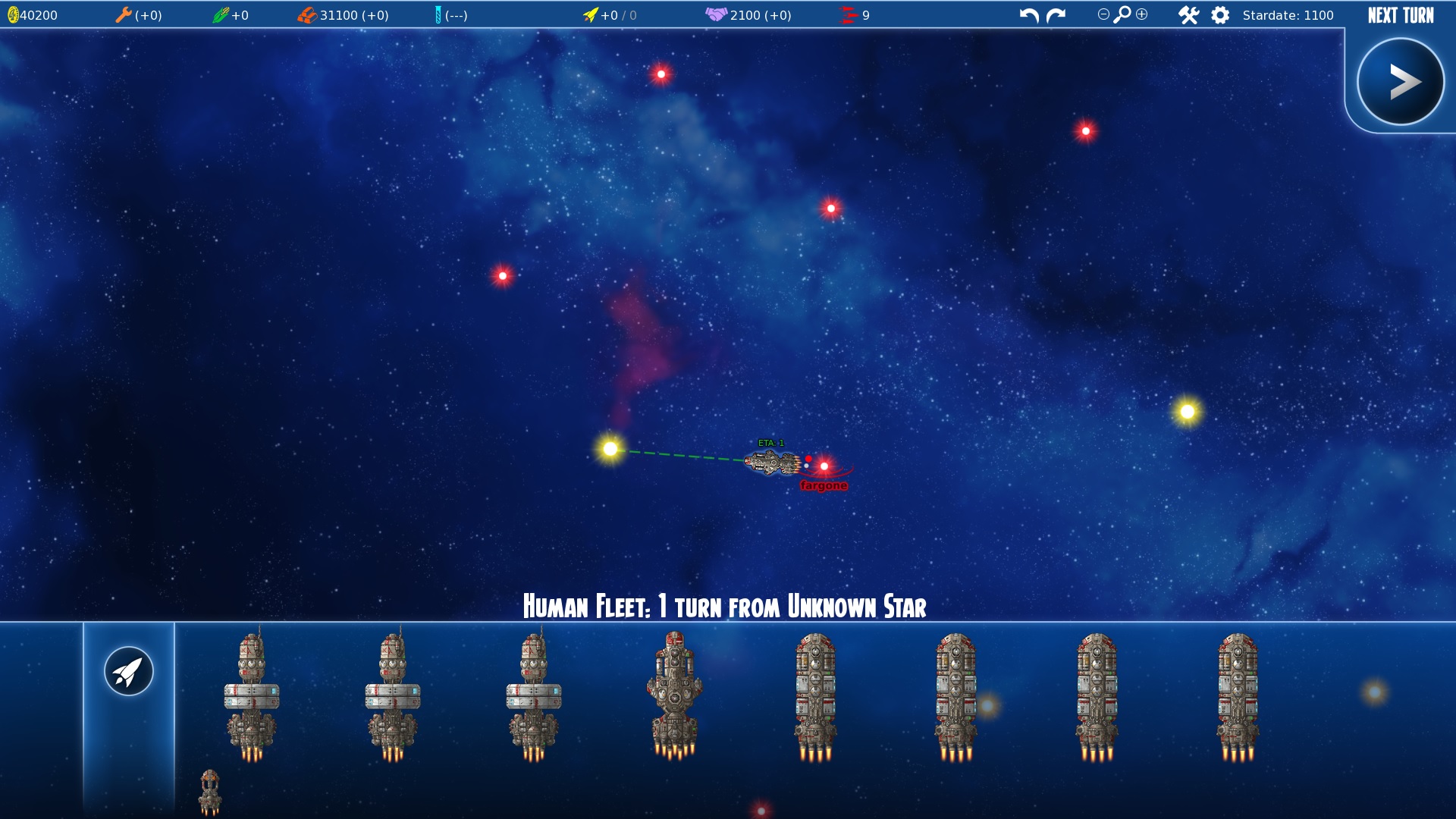Screen dimensions: 1456x819
Task: Redo the undone action
Action: [x=1056, y=15]
